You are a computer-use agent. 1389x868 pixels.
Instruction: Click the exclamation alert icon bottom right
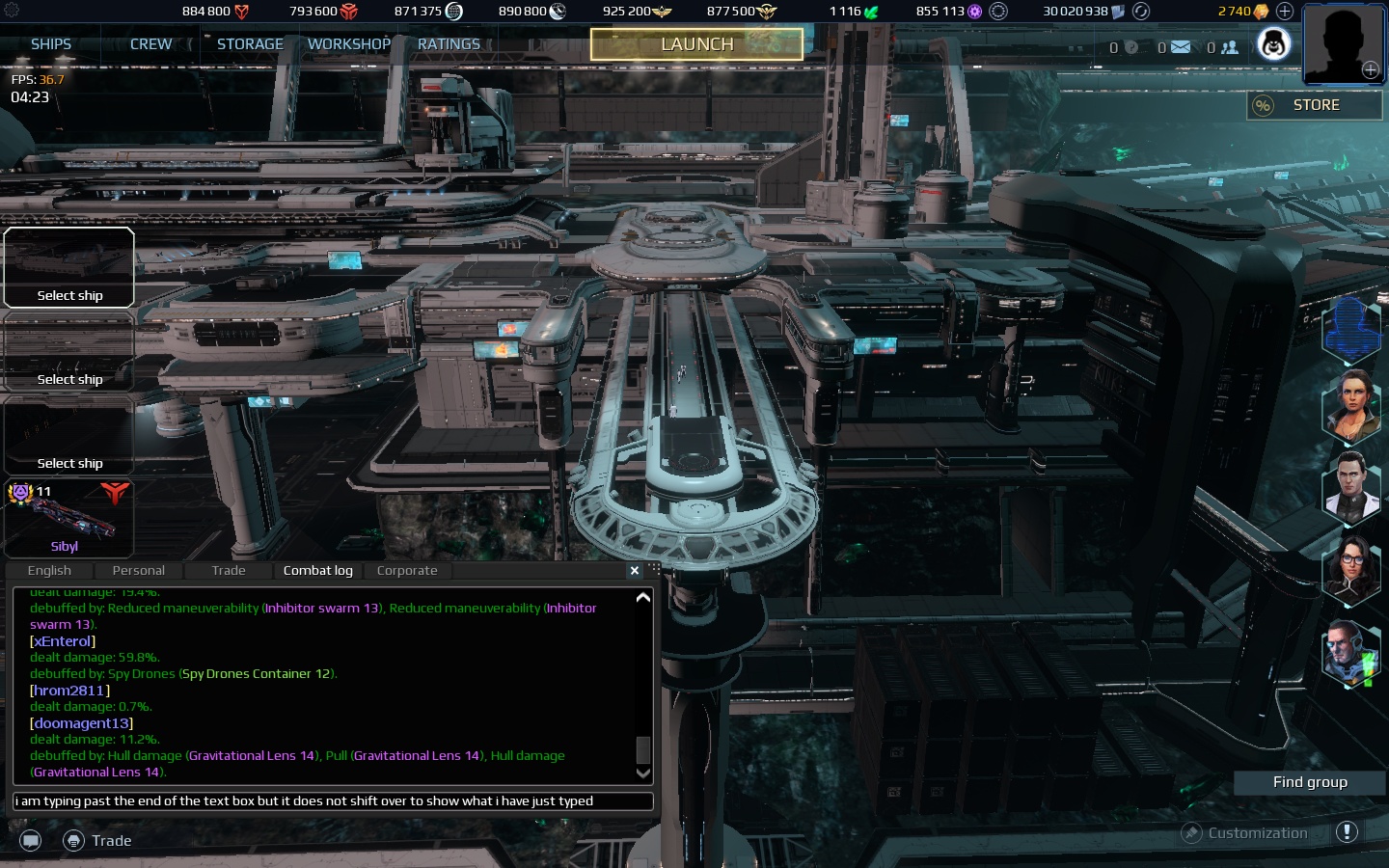click(1348, 831)
